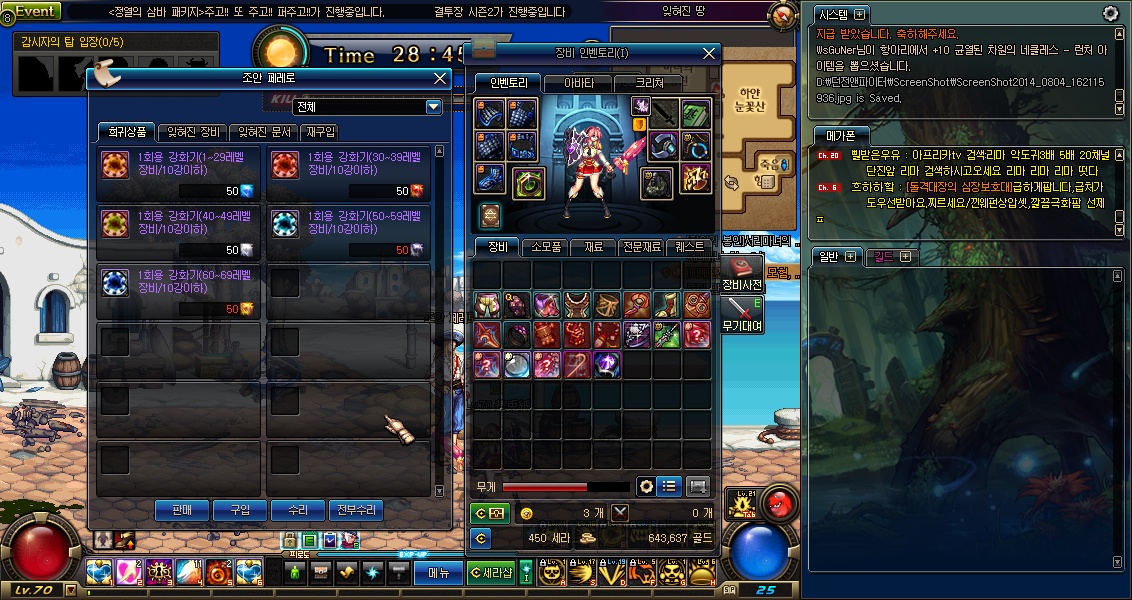Screen dimensions: 1132x600
Task: Open the 퀘스트 item category tab
Action: tap(689, 246)
